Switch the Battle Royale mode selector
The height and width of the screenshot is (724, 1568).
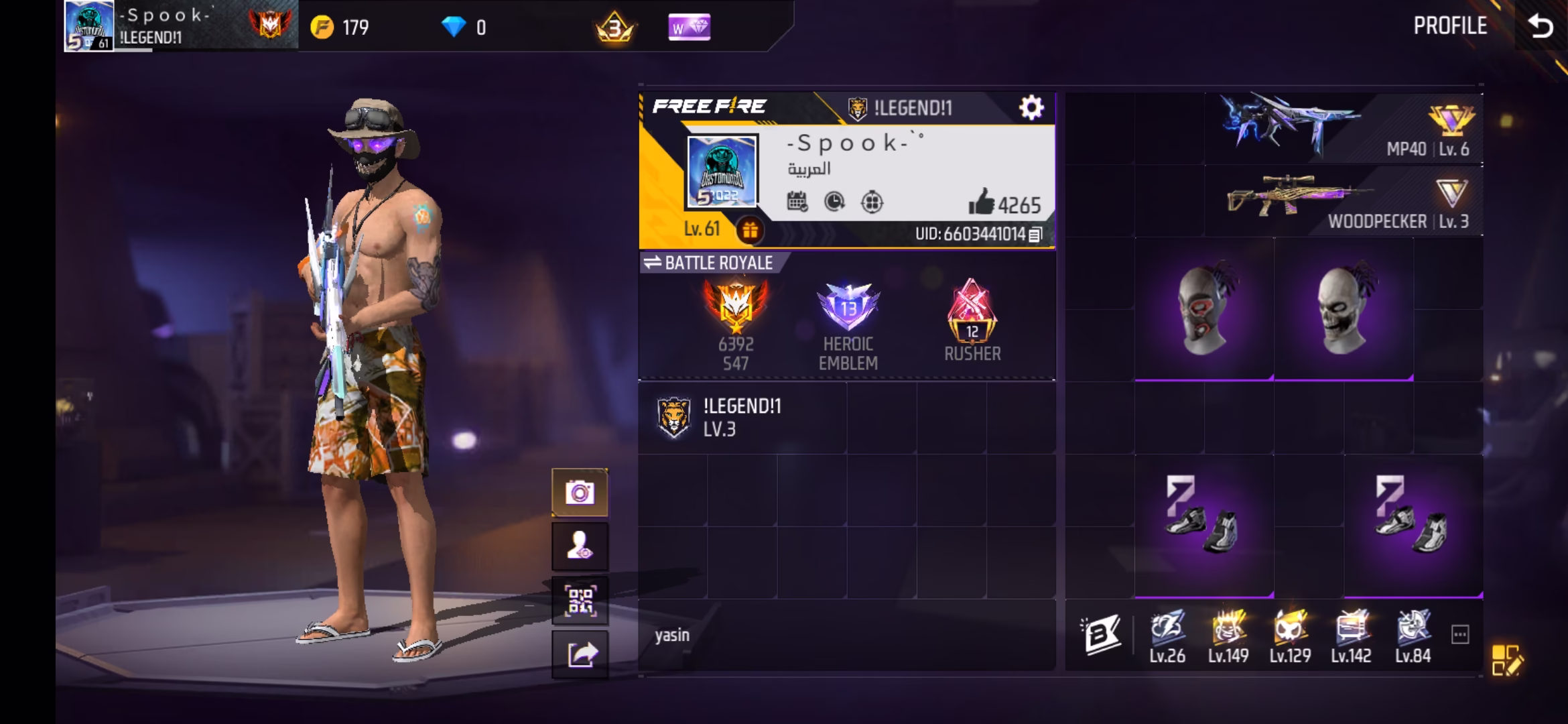tap(709, 263)
